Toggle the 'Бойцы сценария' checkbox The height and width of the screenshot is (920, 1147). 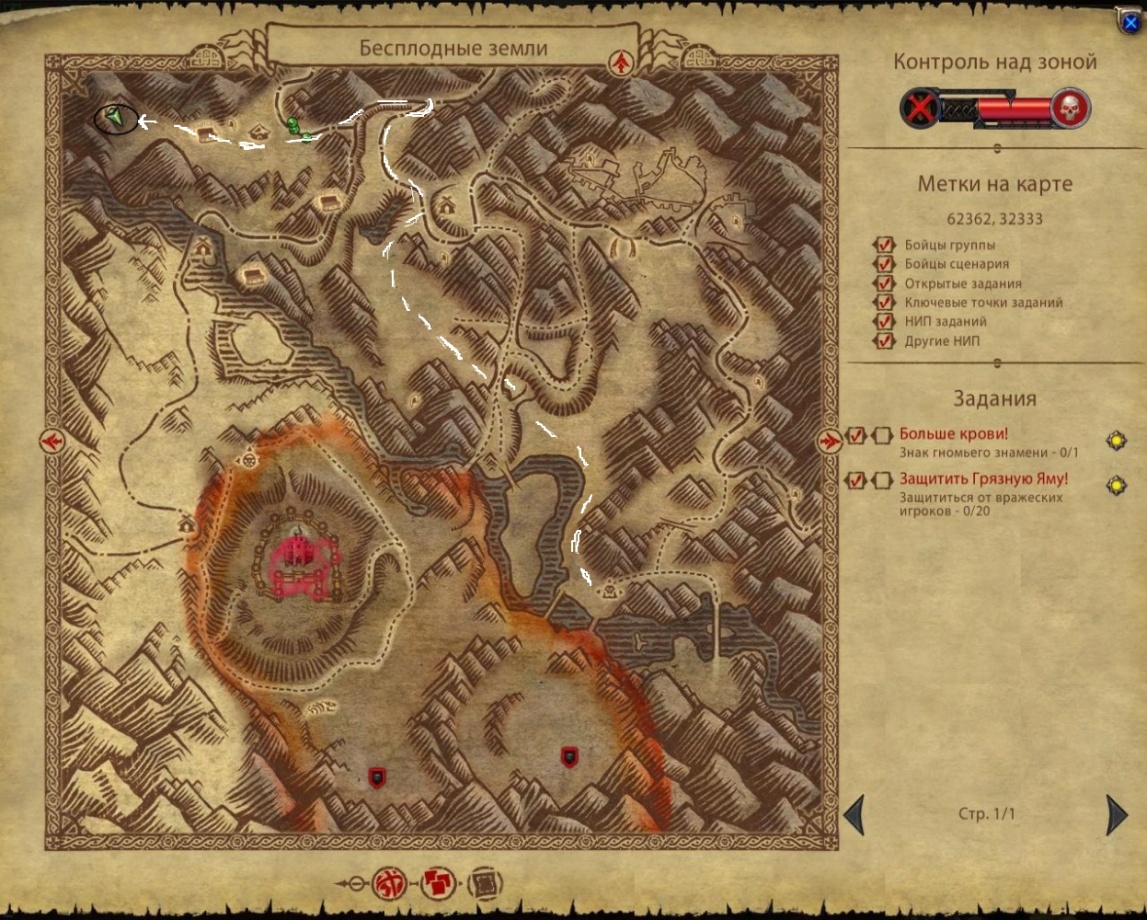coord(883,264)
